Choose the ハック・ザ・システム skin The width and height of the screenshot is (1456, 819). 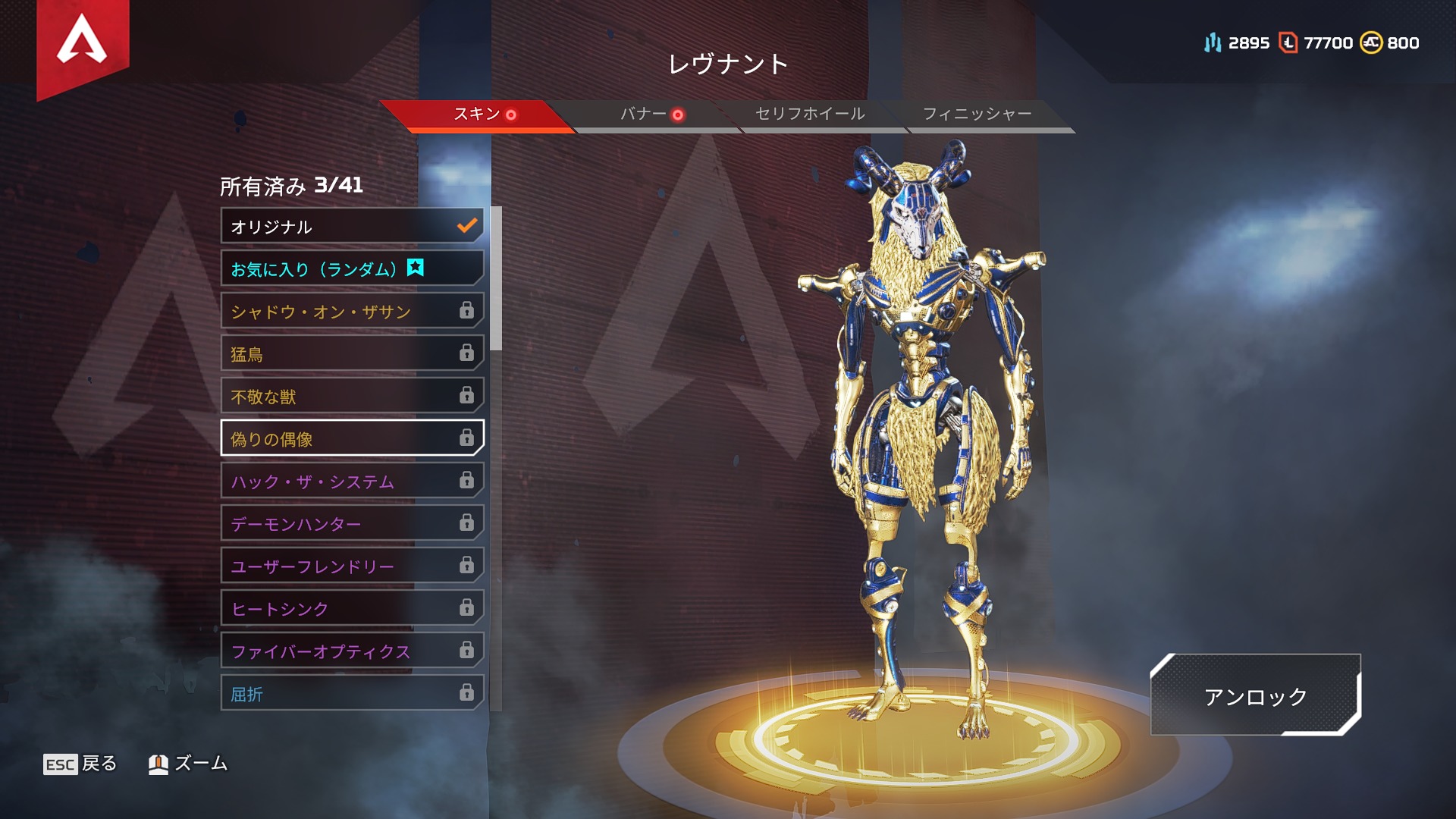pyautogui.click(x=352, y=481)
